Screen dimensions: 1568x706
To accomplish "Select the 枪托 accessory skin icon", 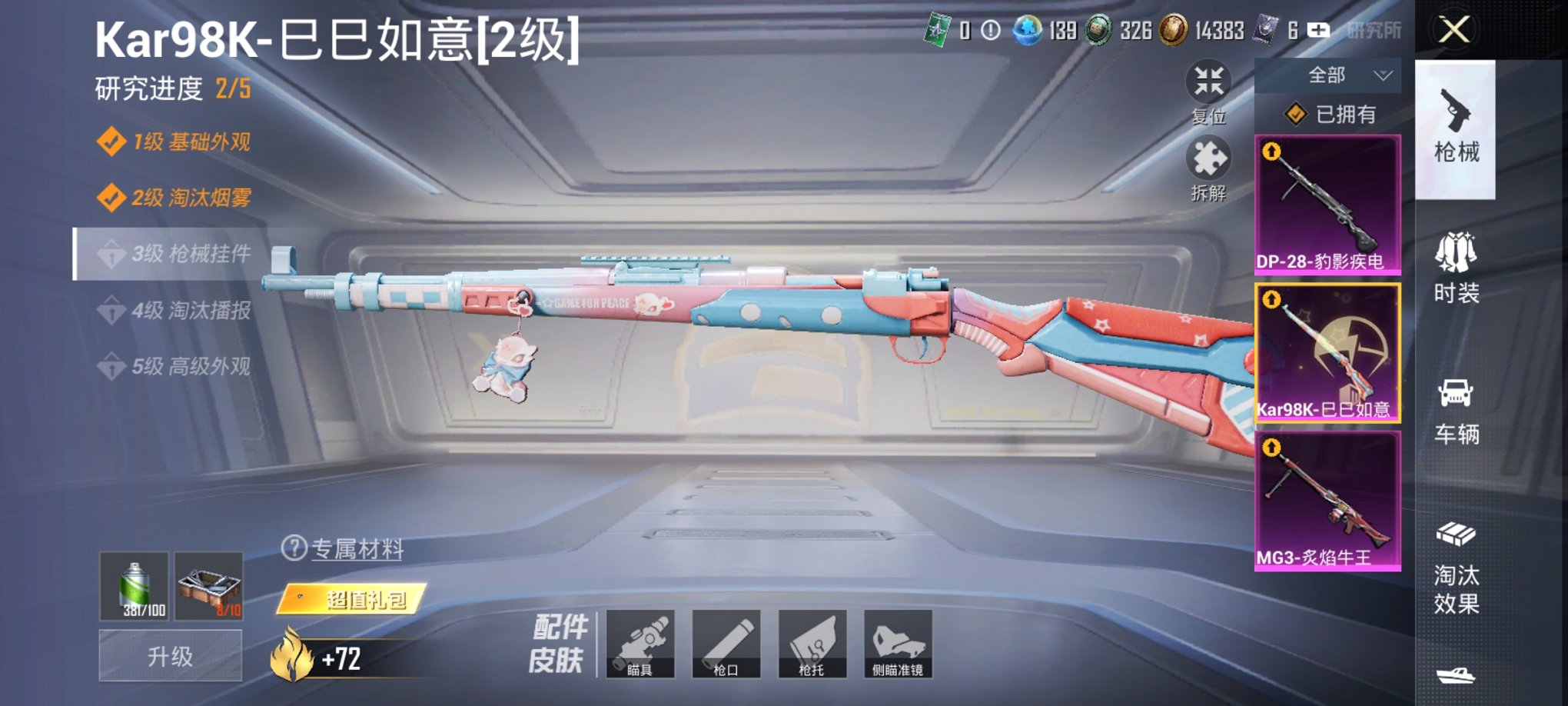I will [x=812, y=644].
